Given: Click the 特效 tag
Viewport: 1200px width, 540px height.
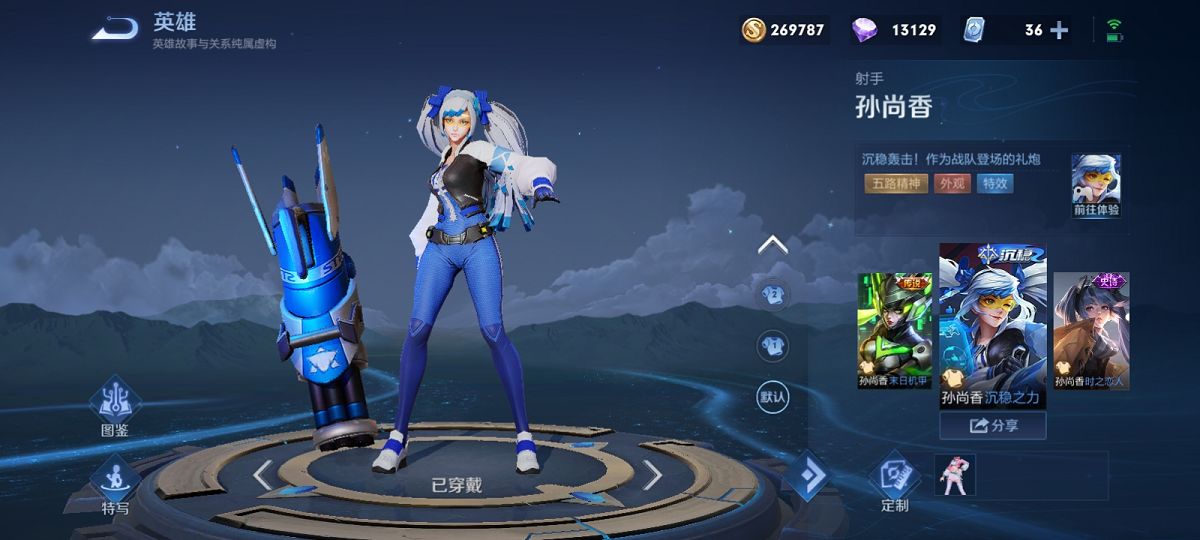Looking at the screenshot, I should coord(996,184).
